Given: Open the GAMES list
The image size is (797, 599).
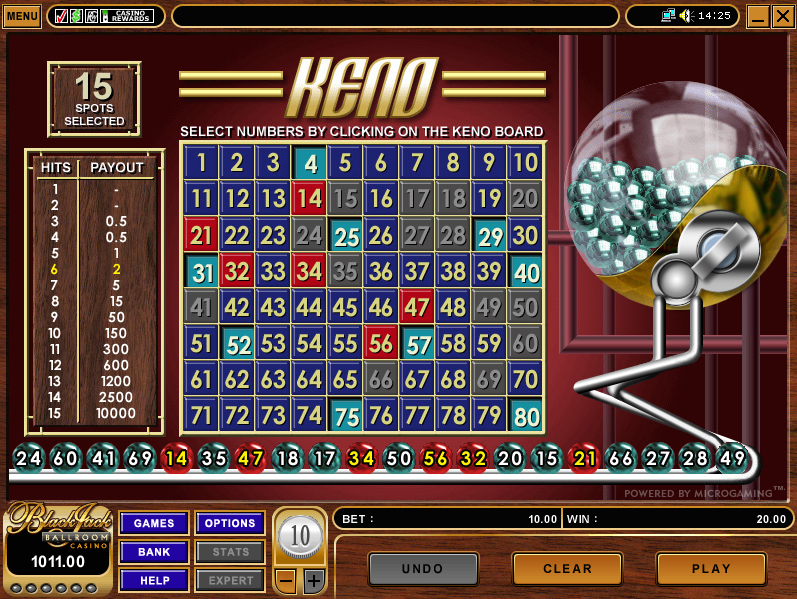Looking at the screenshot, I should coord(154,523).
